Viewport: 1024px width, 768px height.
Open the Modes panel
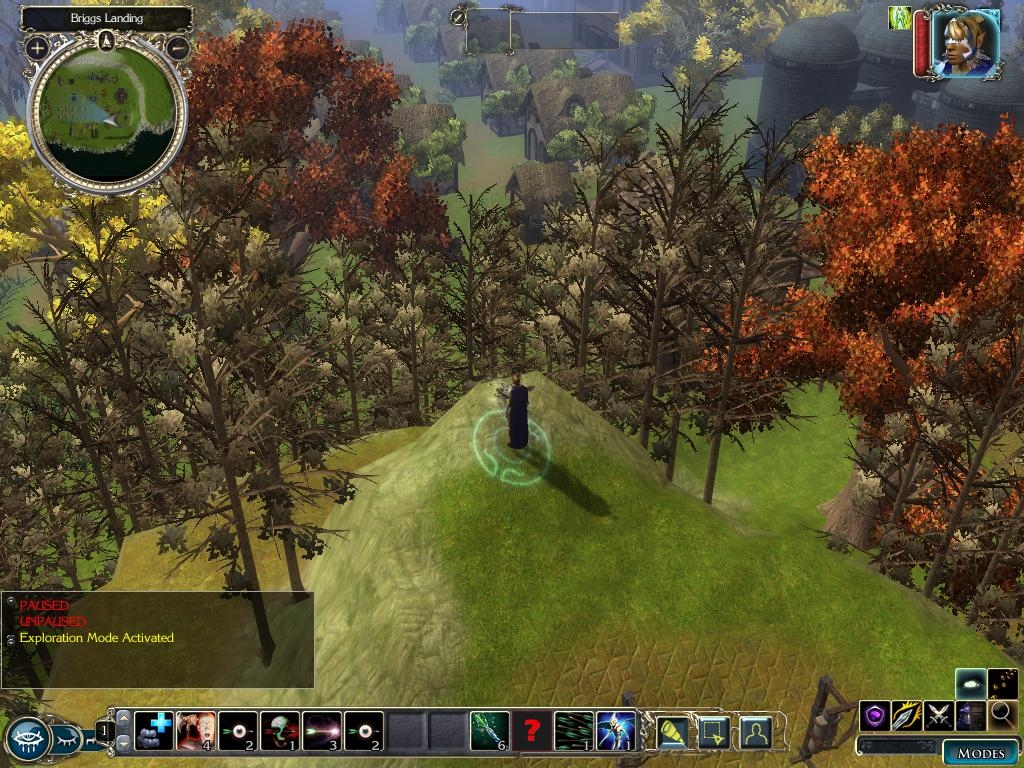click(x=980, y=753)
